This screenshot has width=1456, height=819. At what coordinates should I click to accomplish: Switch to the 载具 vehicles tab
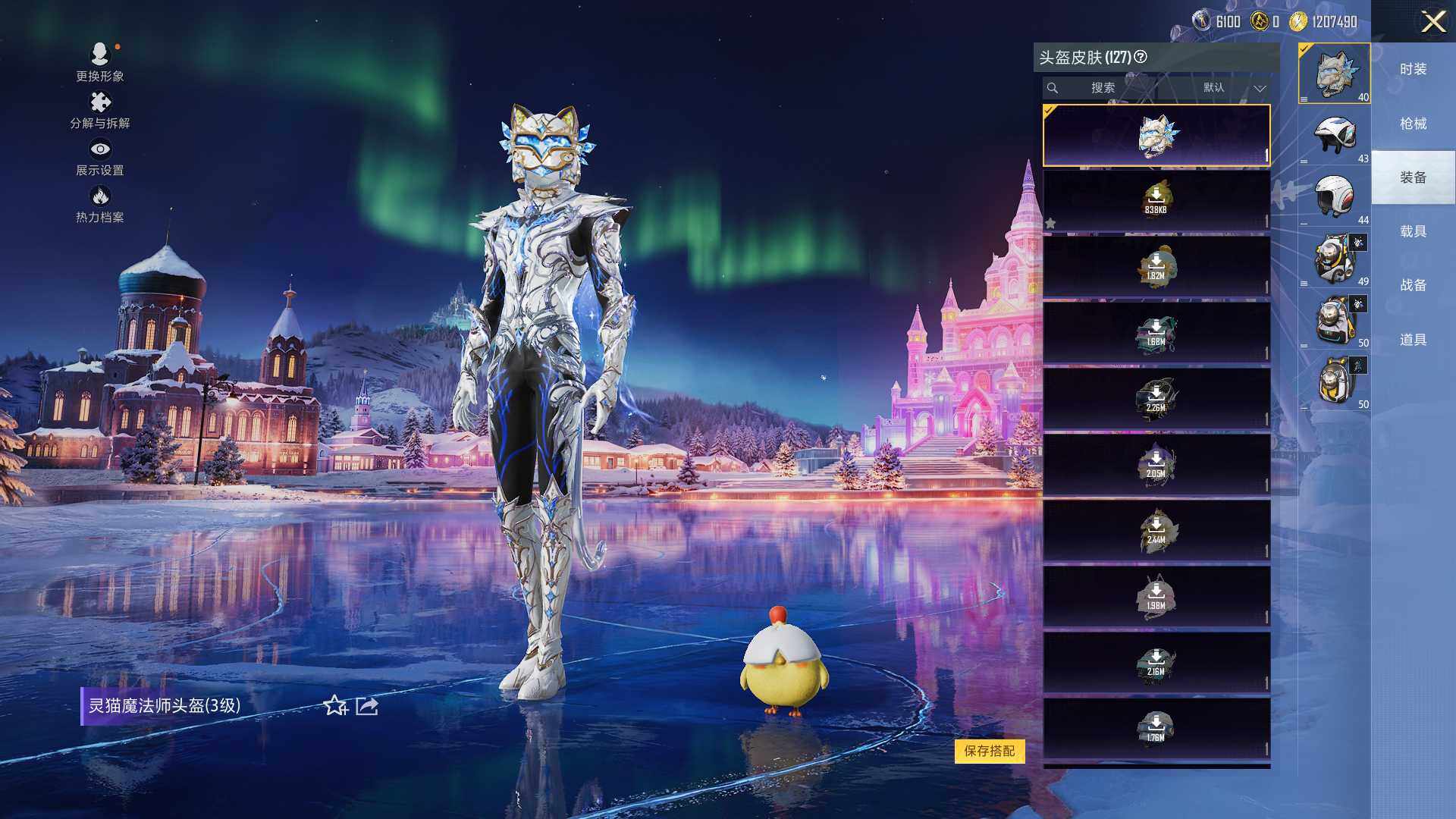pyautogui.click(x=1413, y=231)
